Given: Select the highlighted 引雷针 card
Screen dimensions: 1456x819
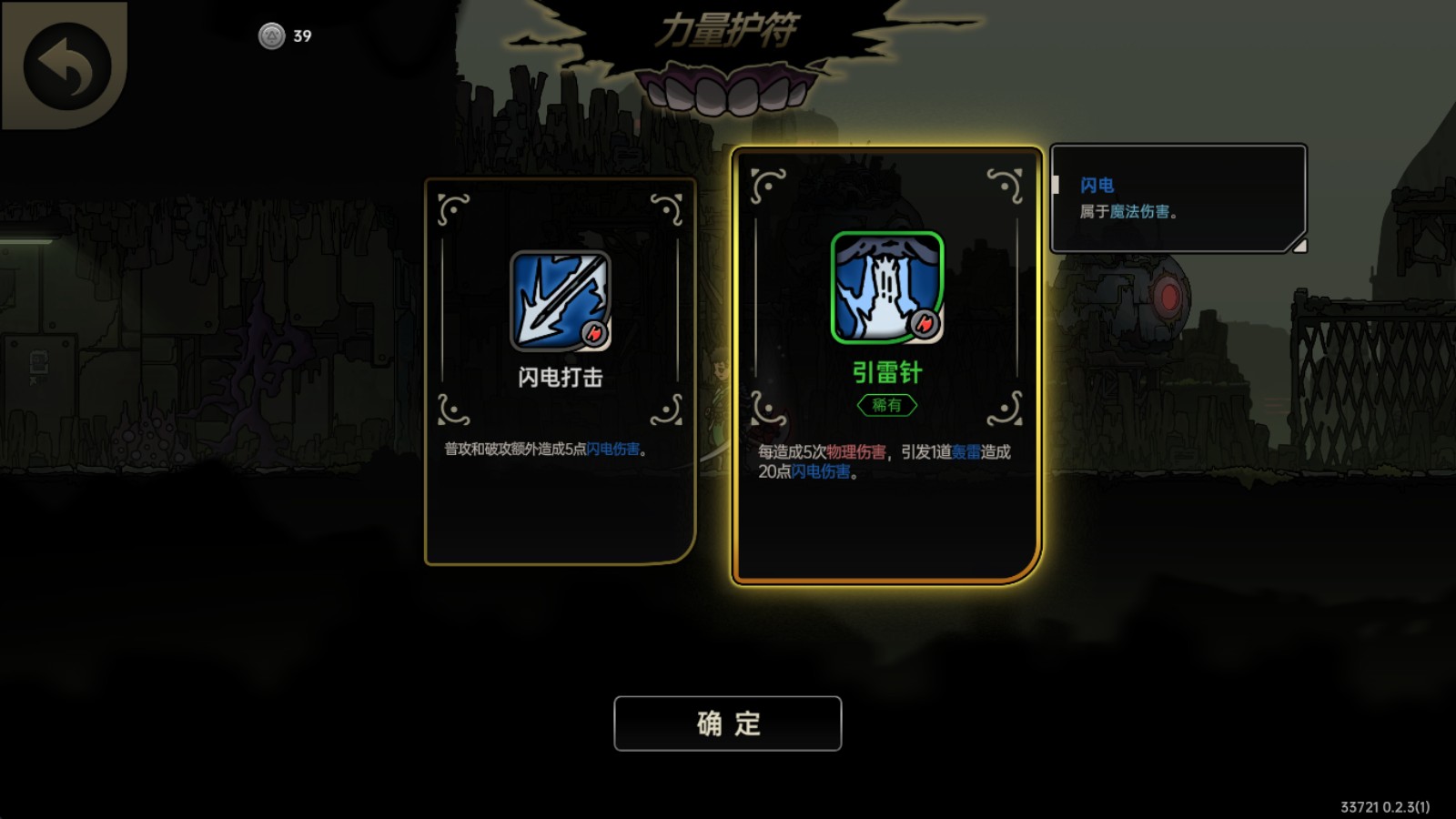Looking at the screenshot, I should [x=887, y=364].
